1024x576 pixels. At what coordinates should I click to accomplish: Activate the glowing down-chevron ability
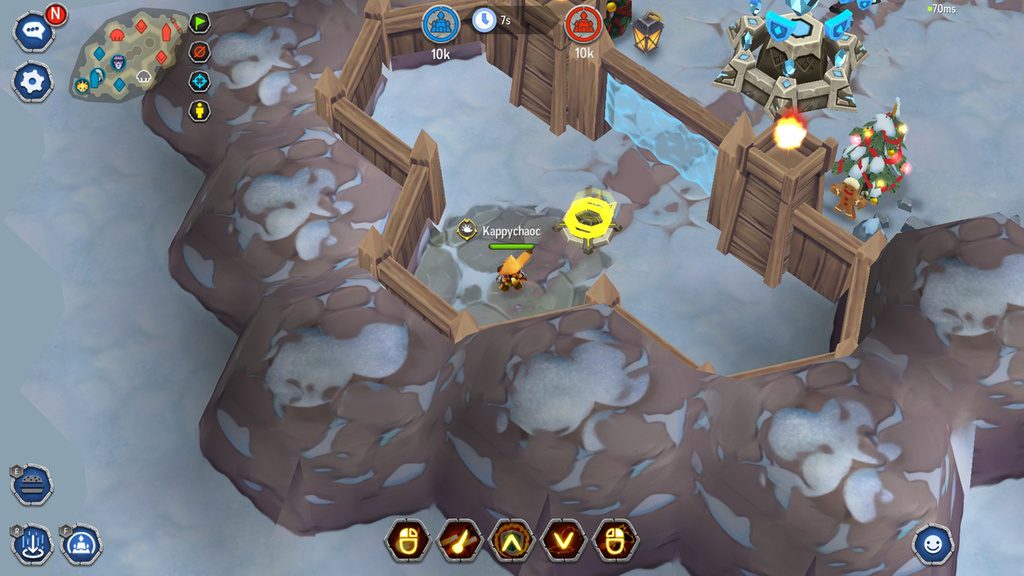(563, 541)
